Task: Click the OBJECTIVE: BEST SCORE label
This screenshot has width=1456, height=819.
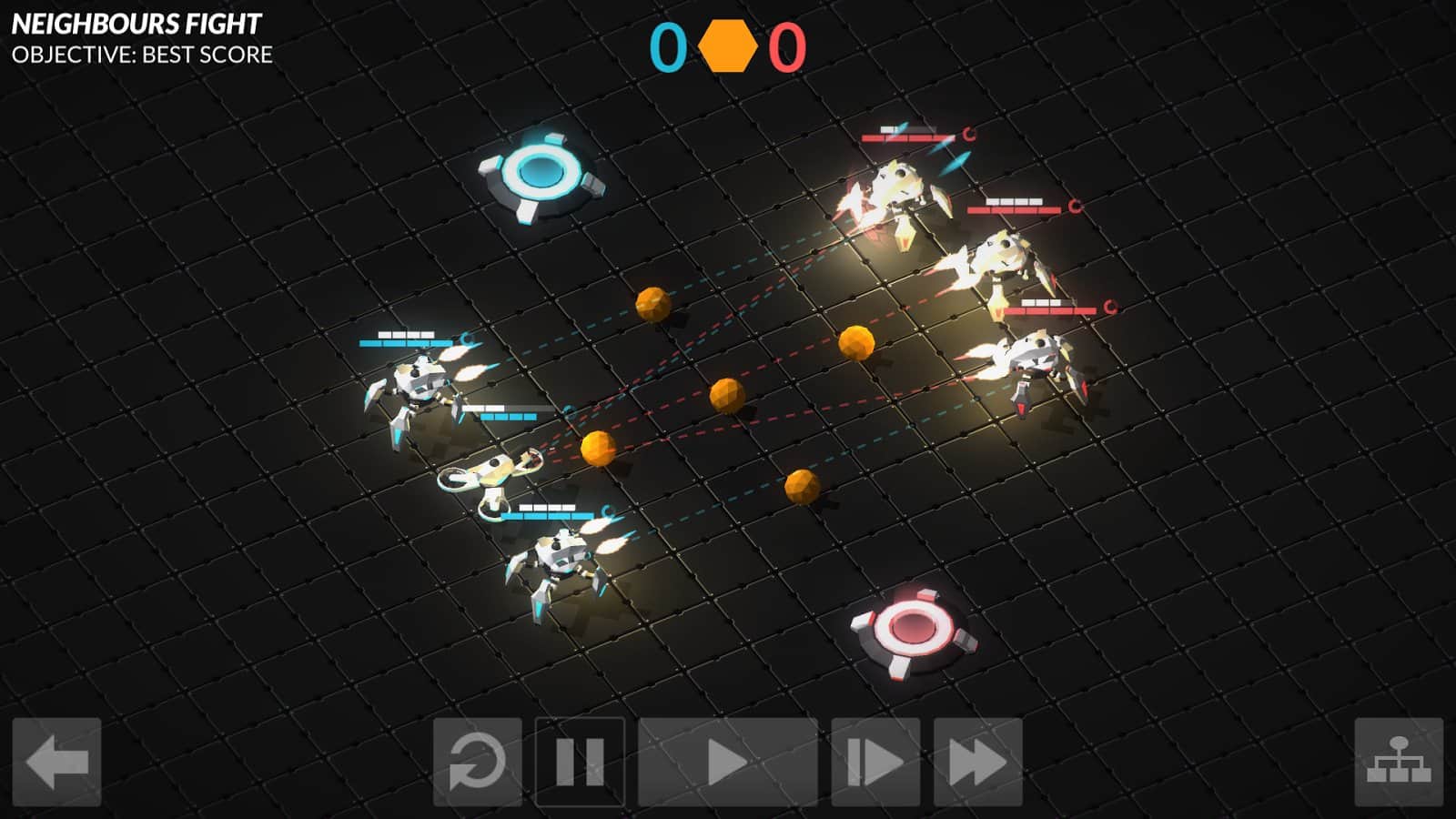Action: [x=140, y=56]
